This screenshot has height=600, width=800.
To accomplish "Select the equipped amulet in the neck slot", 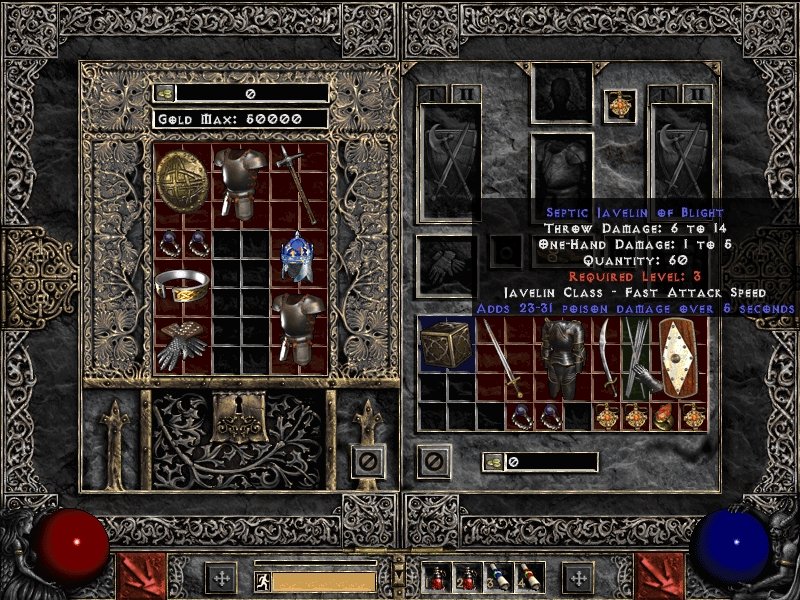I will (621, 106).
